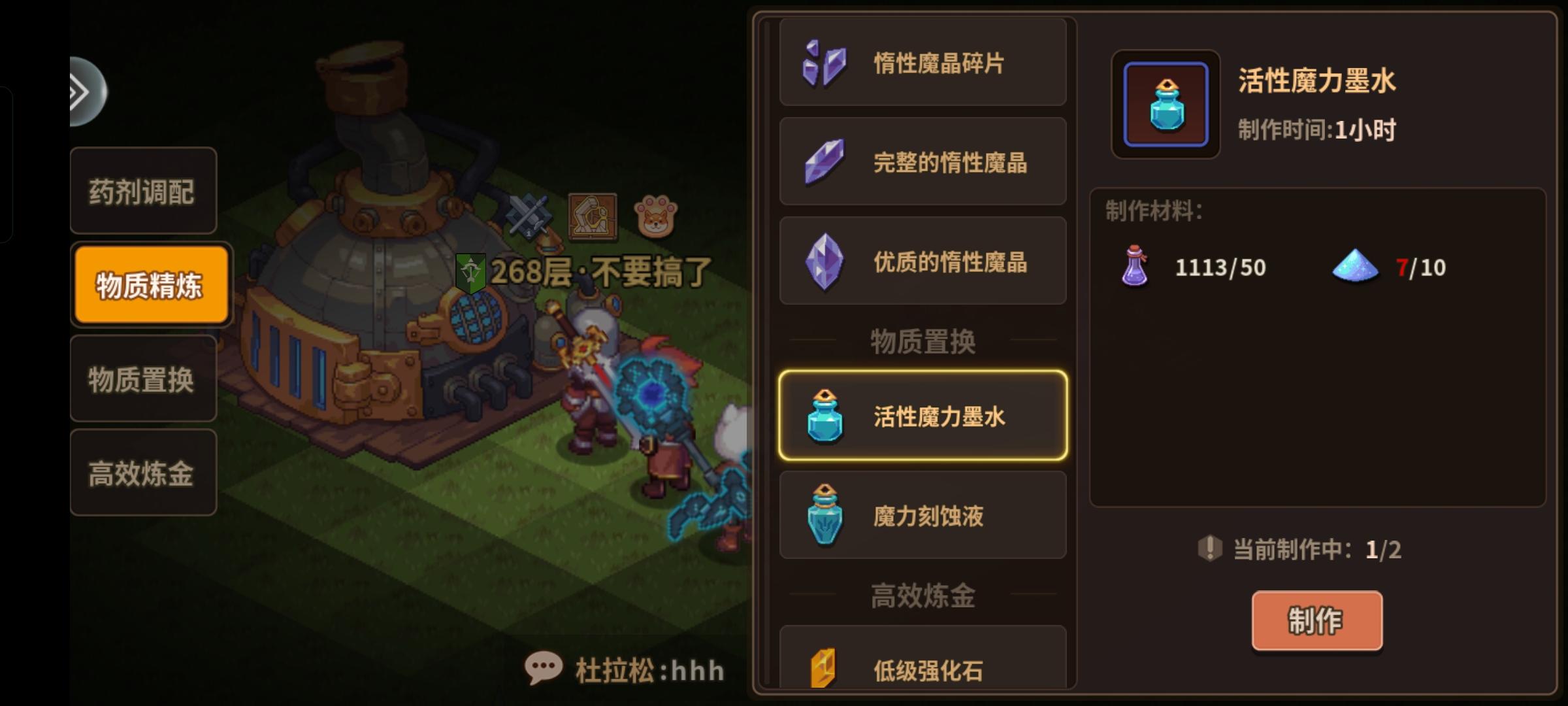Select the 魔力刻蚀液 flask icon
The image size is (1568, 706).
pos(825,515)
